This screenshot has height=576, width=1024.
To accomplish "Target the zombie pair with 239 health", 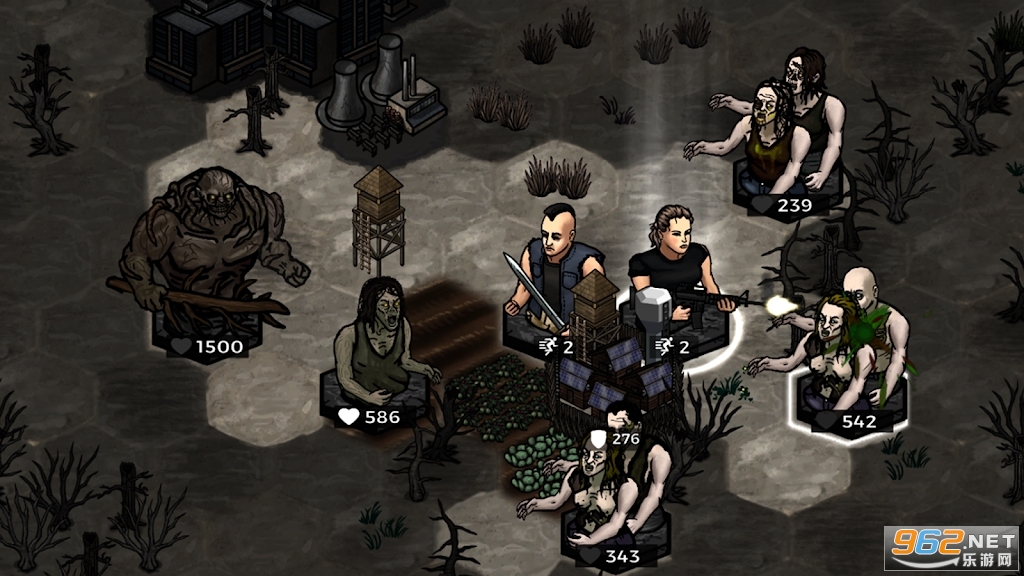I will pyautogui.click(x=785, y=130).
